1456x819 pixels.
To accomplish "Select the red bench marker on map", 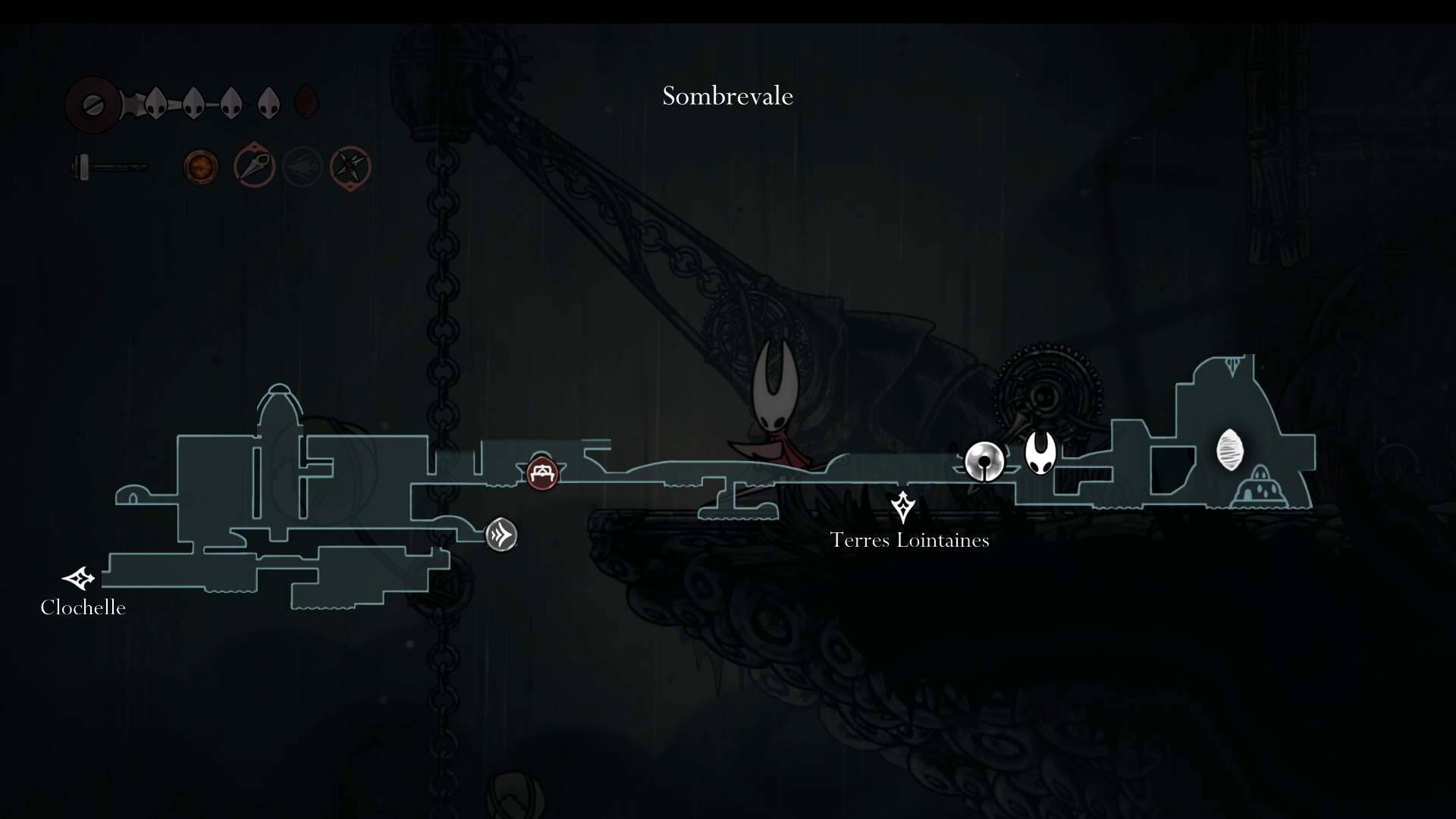I will pyautogui.click(x=541, y=474).
